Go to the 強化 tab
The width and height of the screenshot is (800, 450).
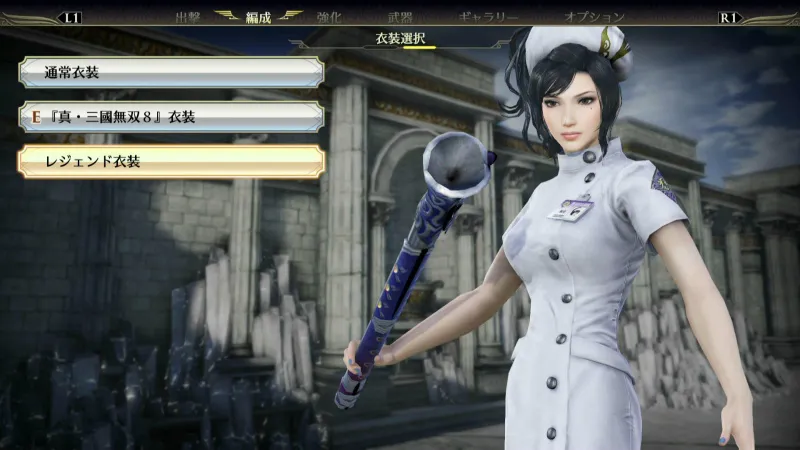329,17
